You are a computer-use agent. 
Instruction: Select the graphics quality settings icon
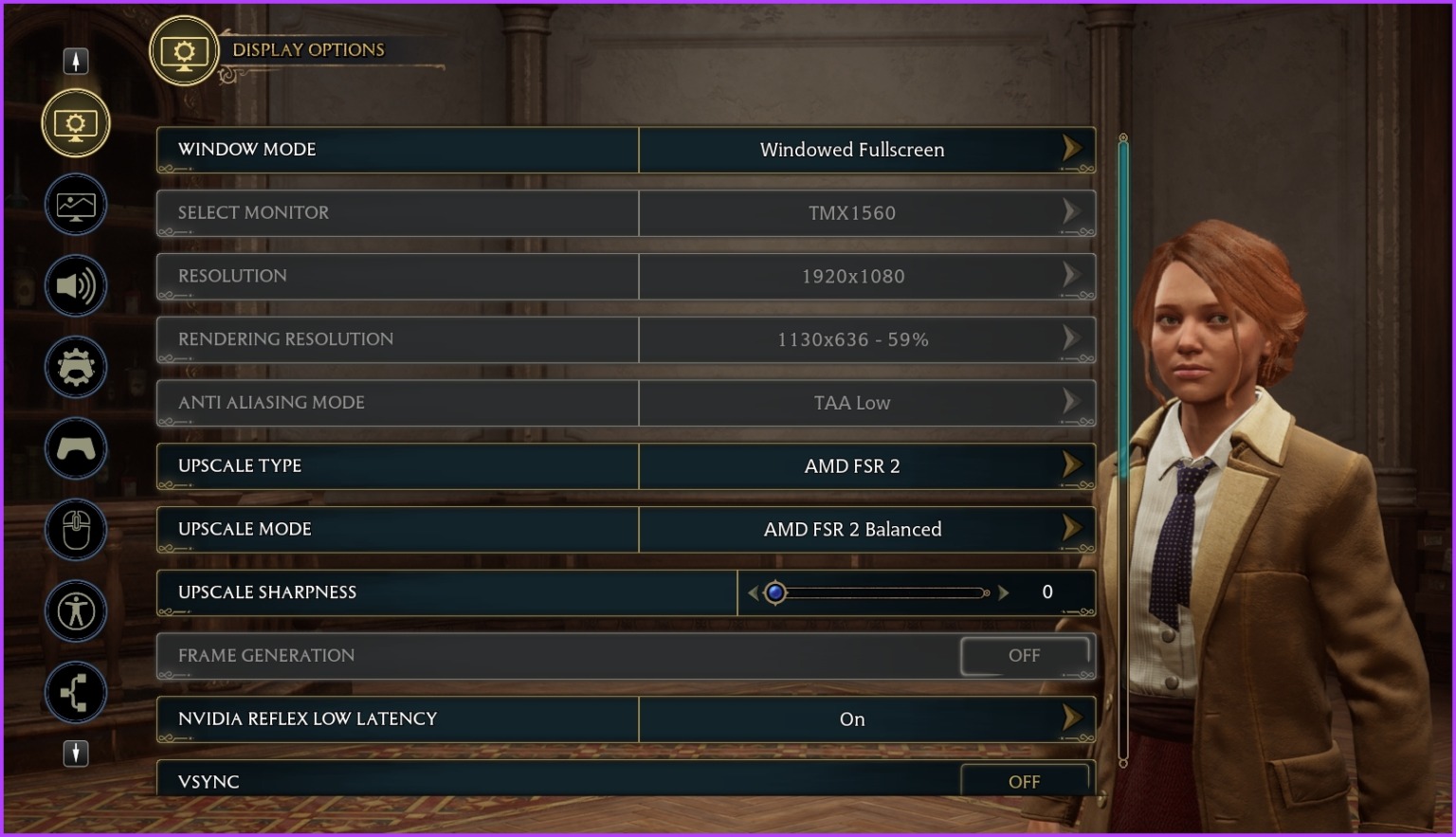click(76, 205)
